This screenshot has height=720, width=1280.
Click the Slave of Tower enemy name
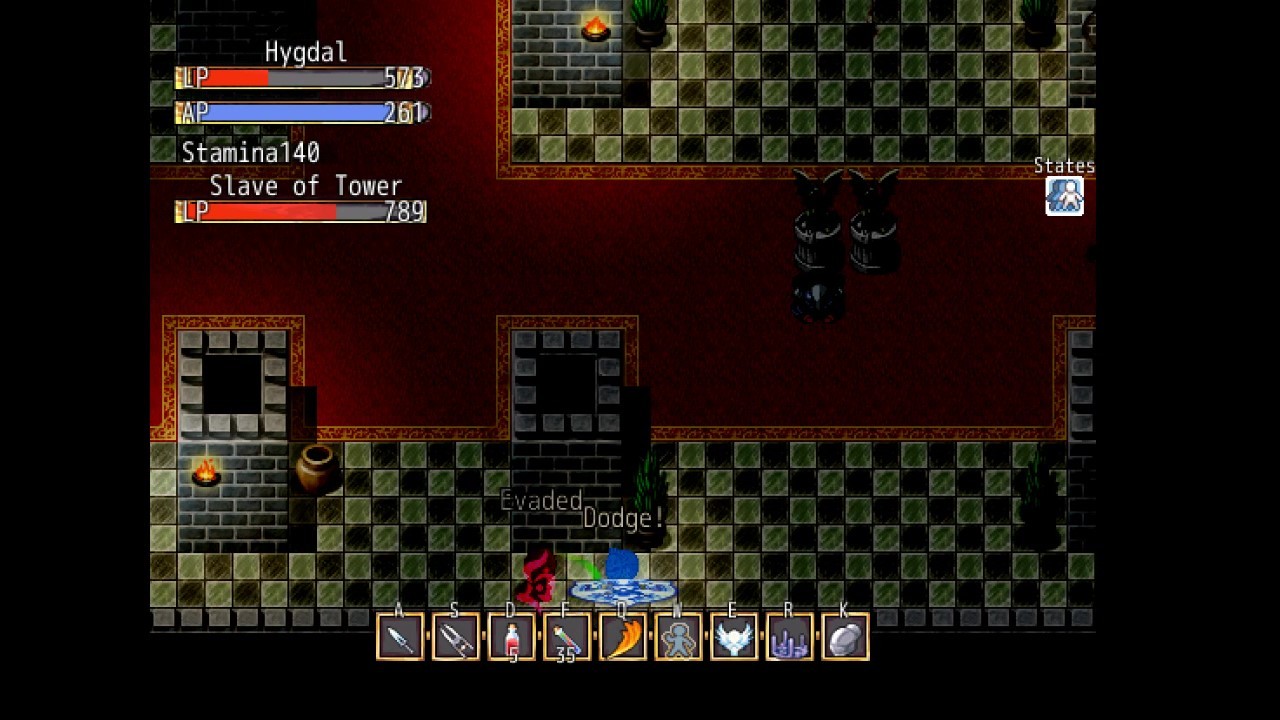click(305, 186)
